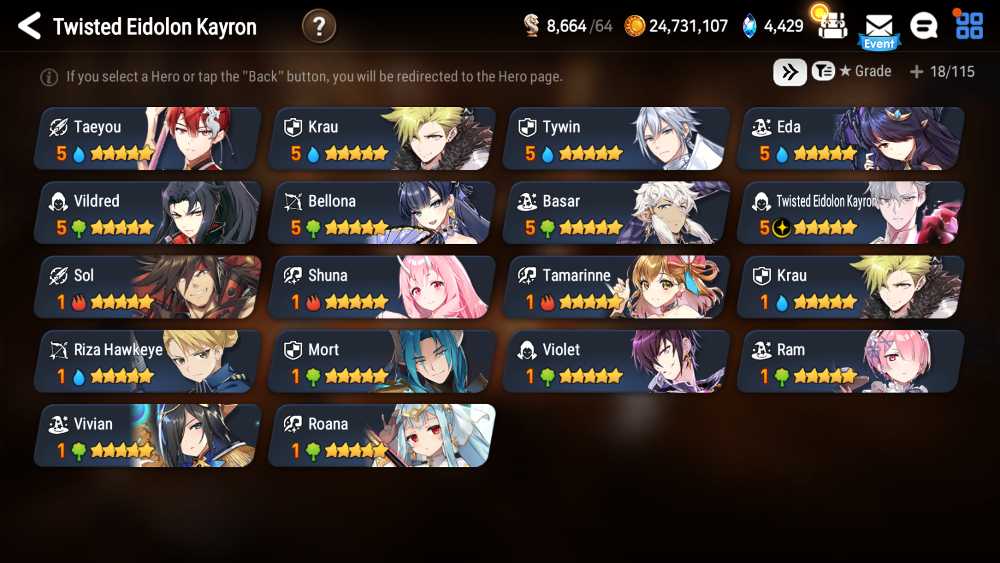Select the hero Violet
Screen dimensions: 1000x563
pyautogui.click(x=617, y=361)
